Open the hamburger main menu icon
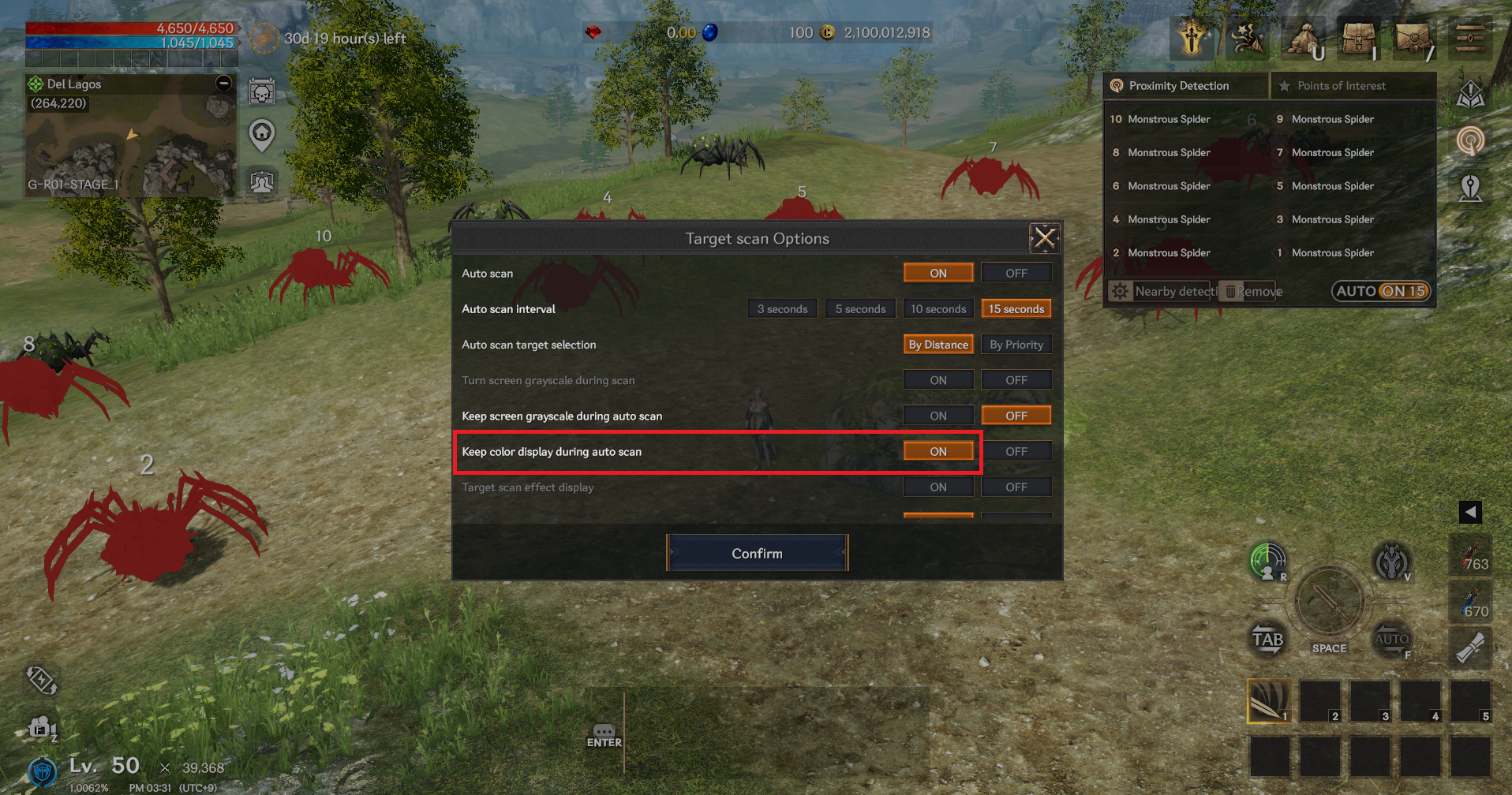This screenshot has height=795, width=1512. 1469,38
